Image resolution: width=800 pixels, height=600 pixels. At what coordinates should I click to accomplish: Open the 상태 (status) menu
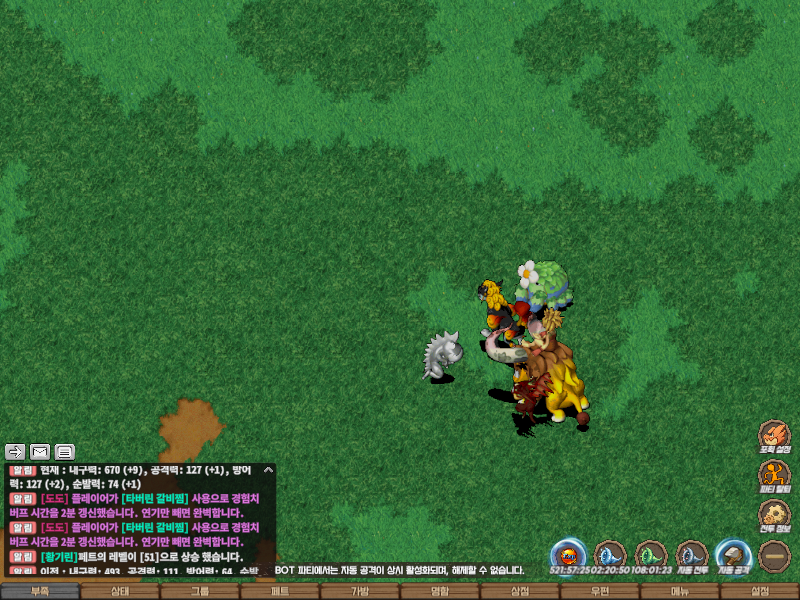click(x=120, y=591)
